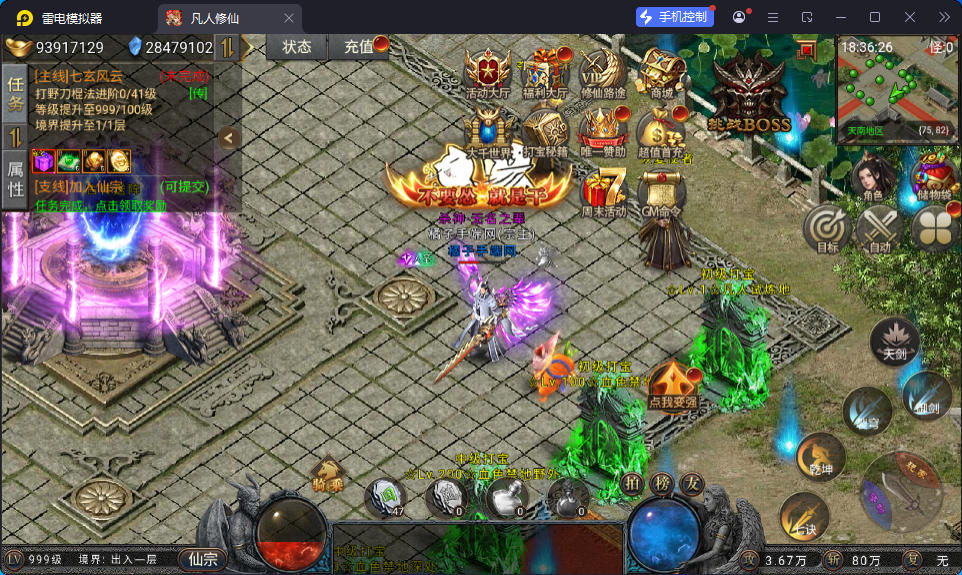Select the 目标 target button

pos(827,227)
